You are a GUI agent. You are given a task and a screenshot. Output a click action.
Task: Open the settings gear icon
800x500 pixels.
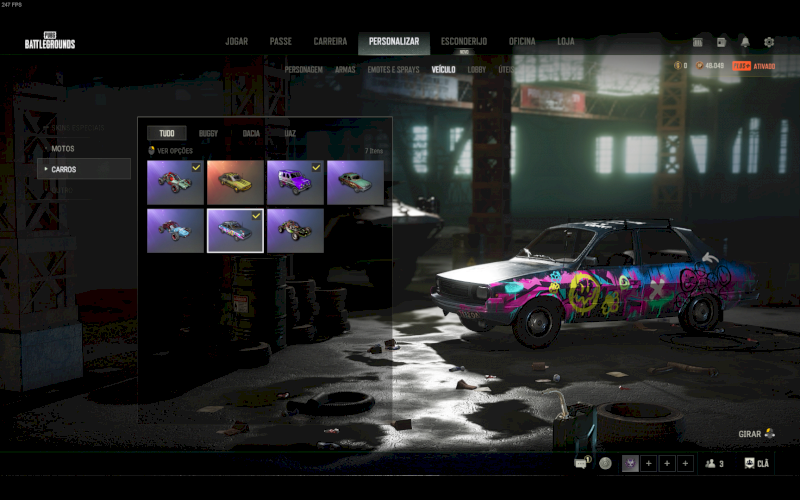pos(769,42)
